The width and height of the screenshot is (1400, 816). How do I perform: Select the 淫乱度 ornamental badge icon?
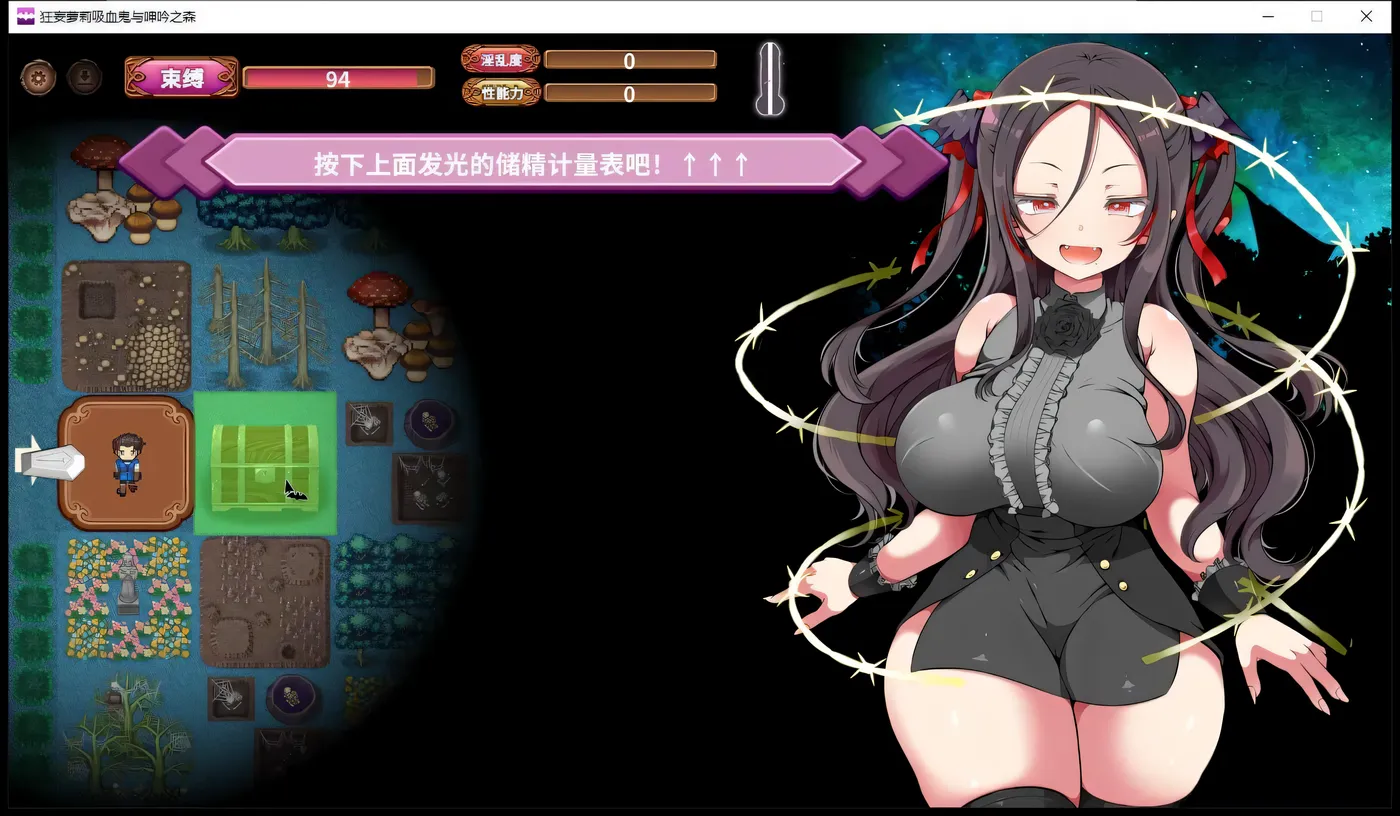pyautogui.click(x=500, y=58)
